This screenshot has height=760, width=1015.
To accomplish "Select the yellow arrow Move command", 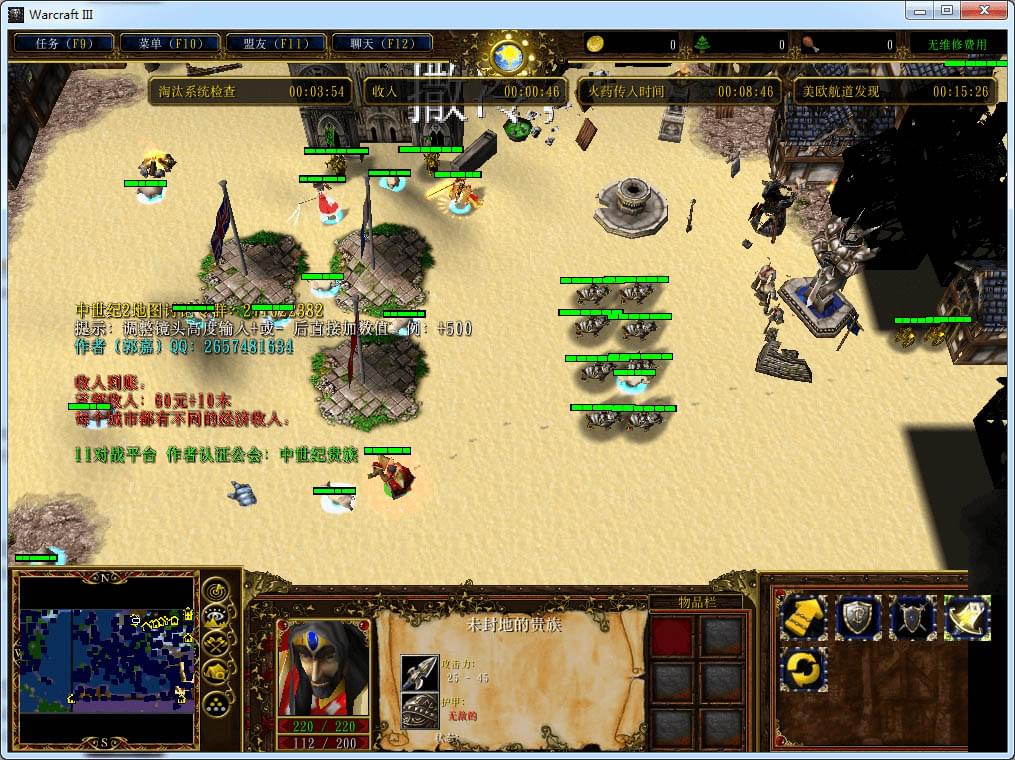I will click(x=804, y=617).
